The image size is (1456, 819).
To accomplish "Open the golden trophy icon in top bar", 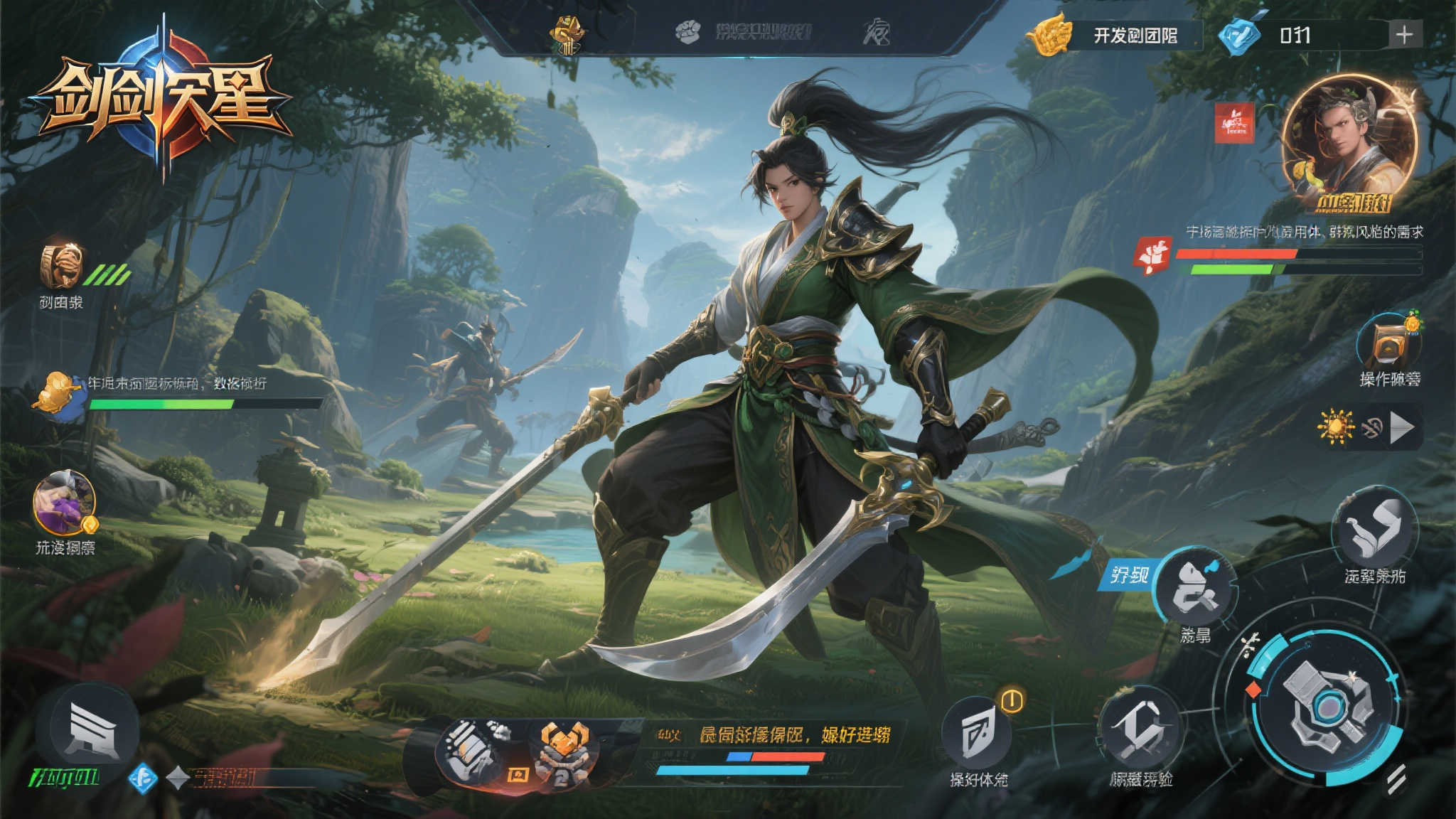I will coord(567,34).
